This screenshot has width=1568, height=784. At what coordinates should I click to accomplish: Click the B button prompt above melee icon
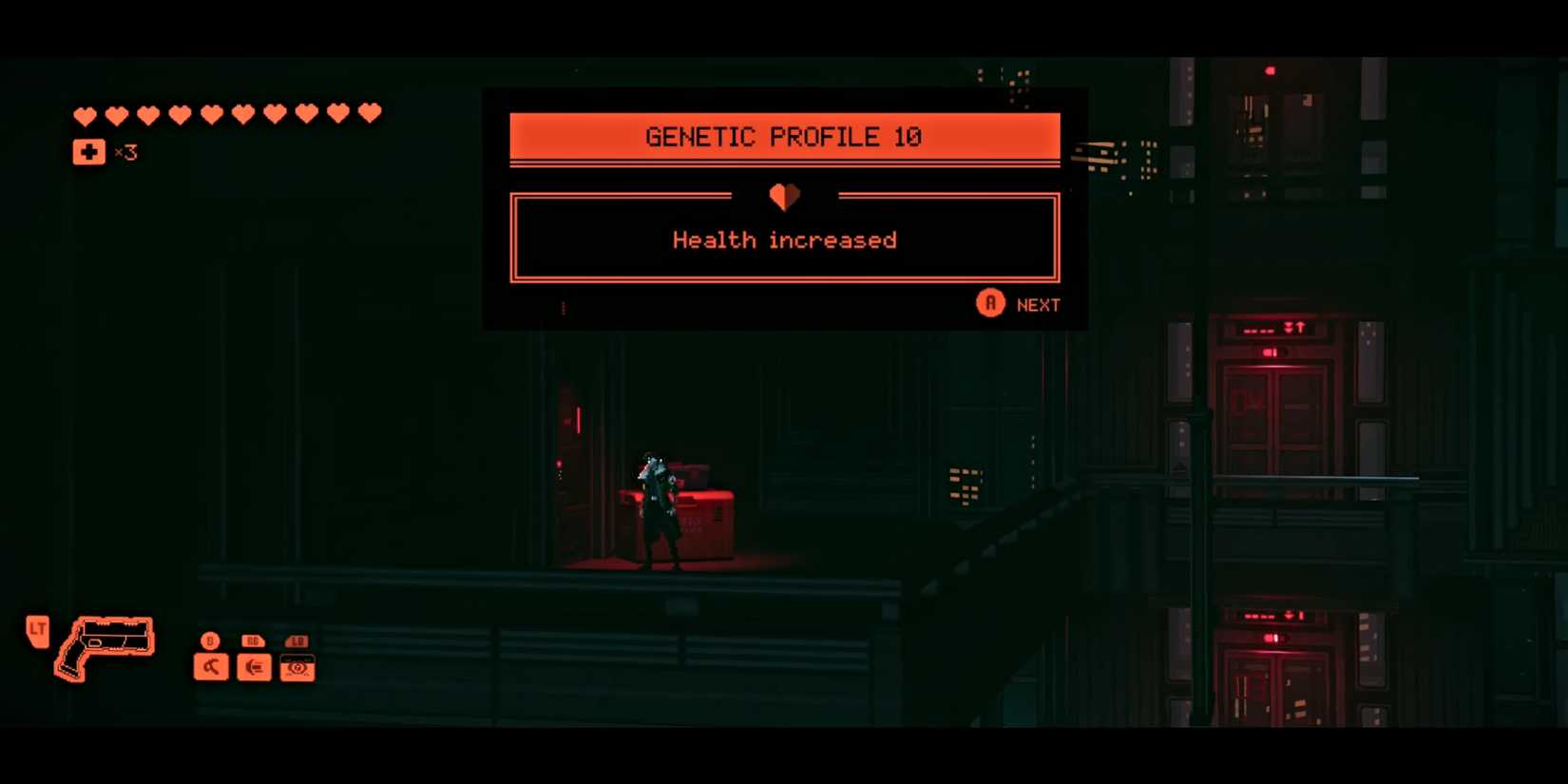[208, 641]
